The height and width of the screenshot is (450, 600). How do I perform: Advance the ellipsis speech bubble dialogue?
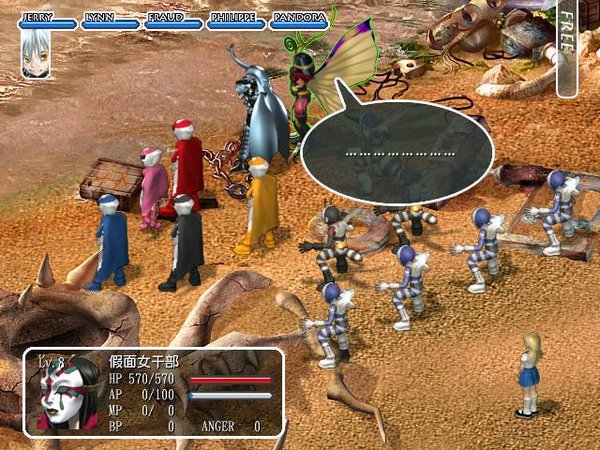[398, 153]
